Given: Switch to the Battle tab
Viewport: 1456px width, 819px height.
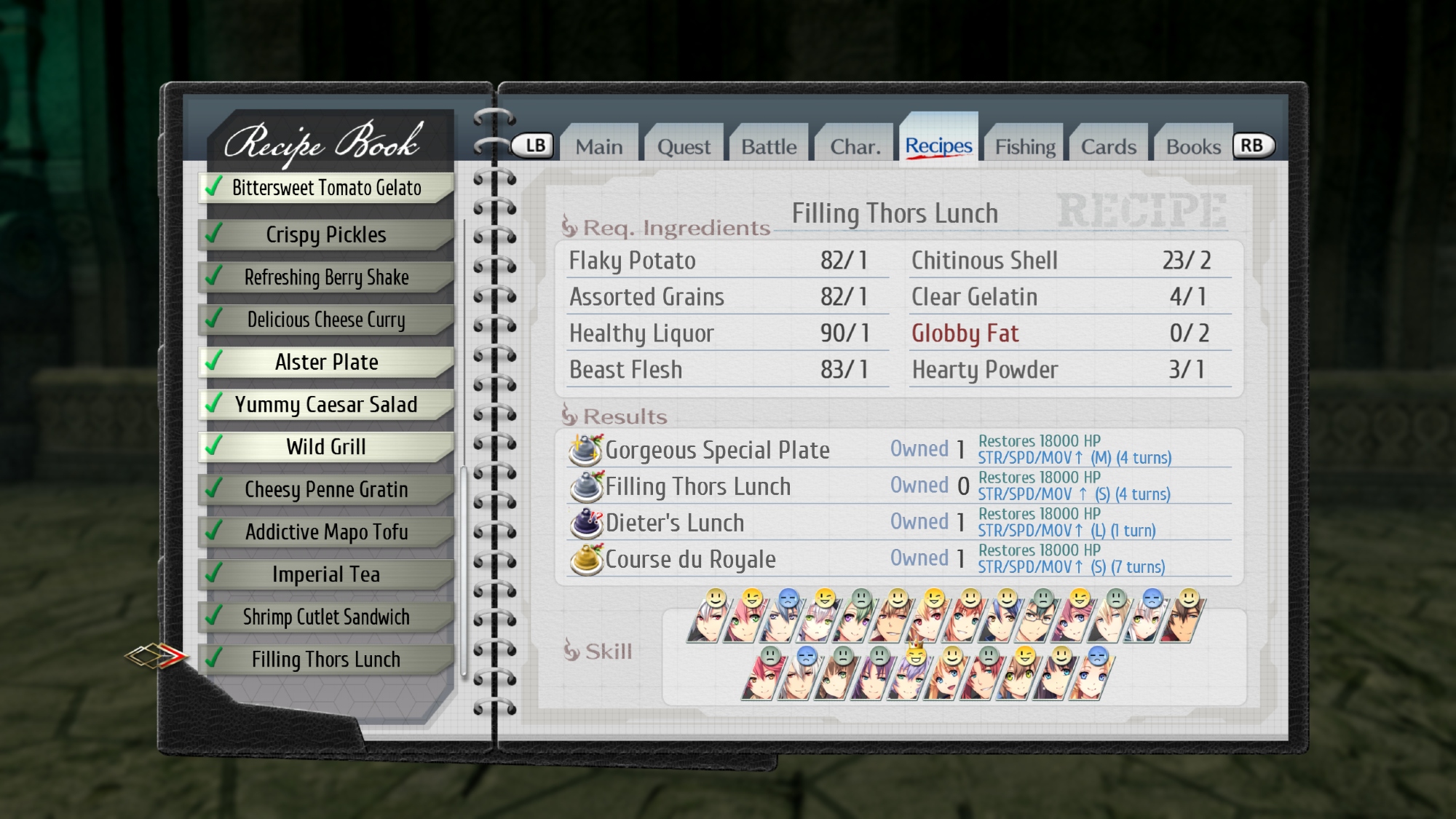Looking at the screenshot, I should [769, 146].
